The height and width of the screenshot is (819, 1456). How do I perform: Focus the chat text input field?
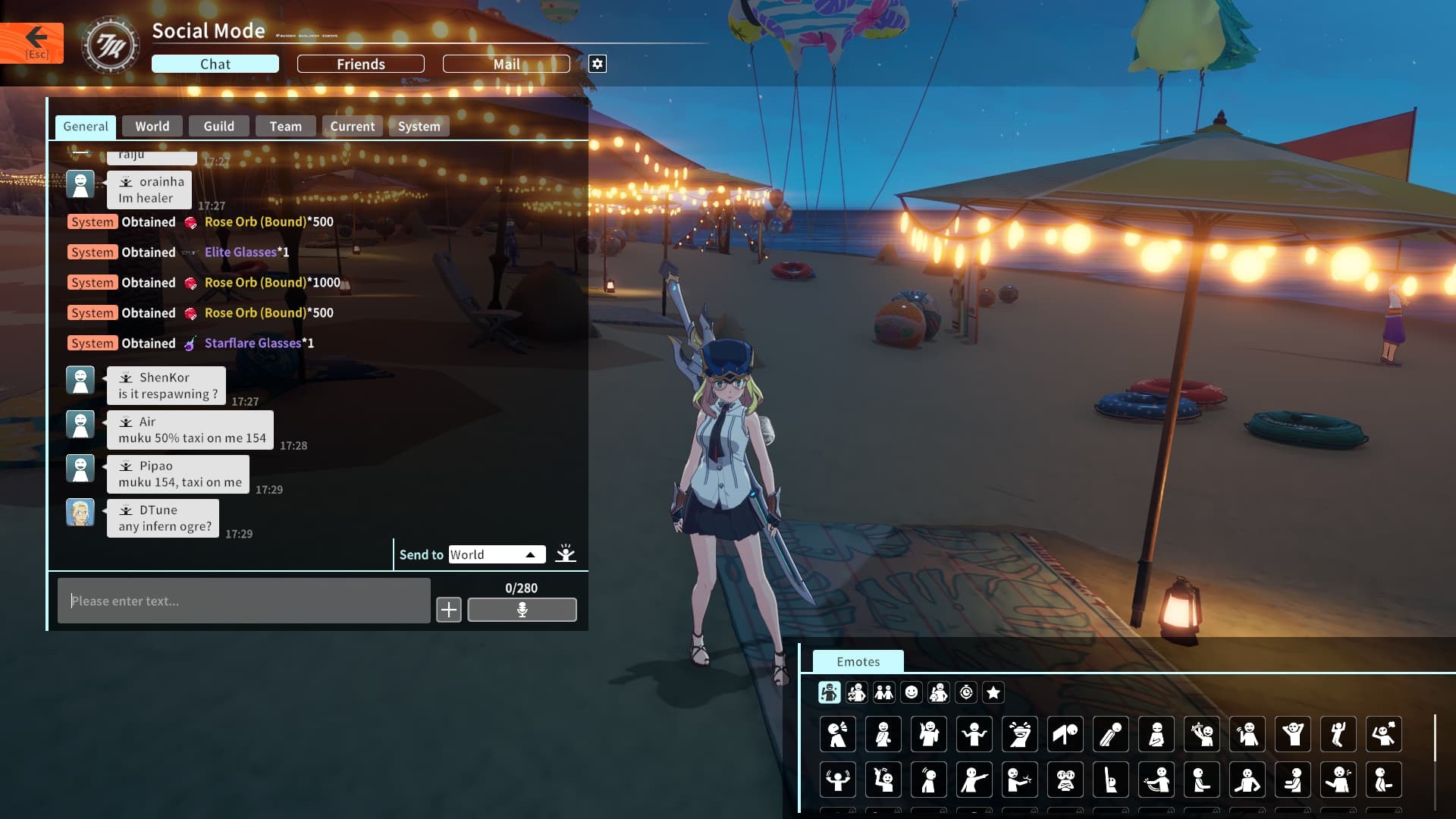point(243,601)
